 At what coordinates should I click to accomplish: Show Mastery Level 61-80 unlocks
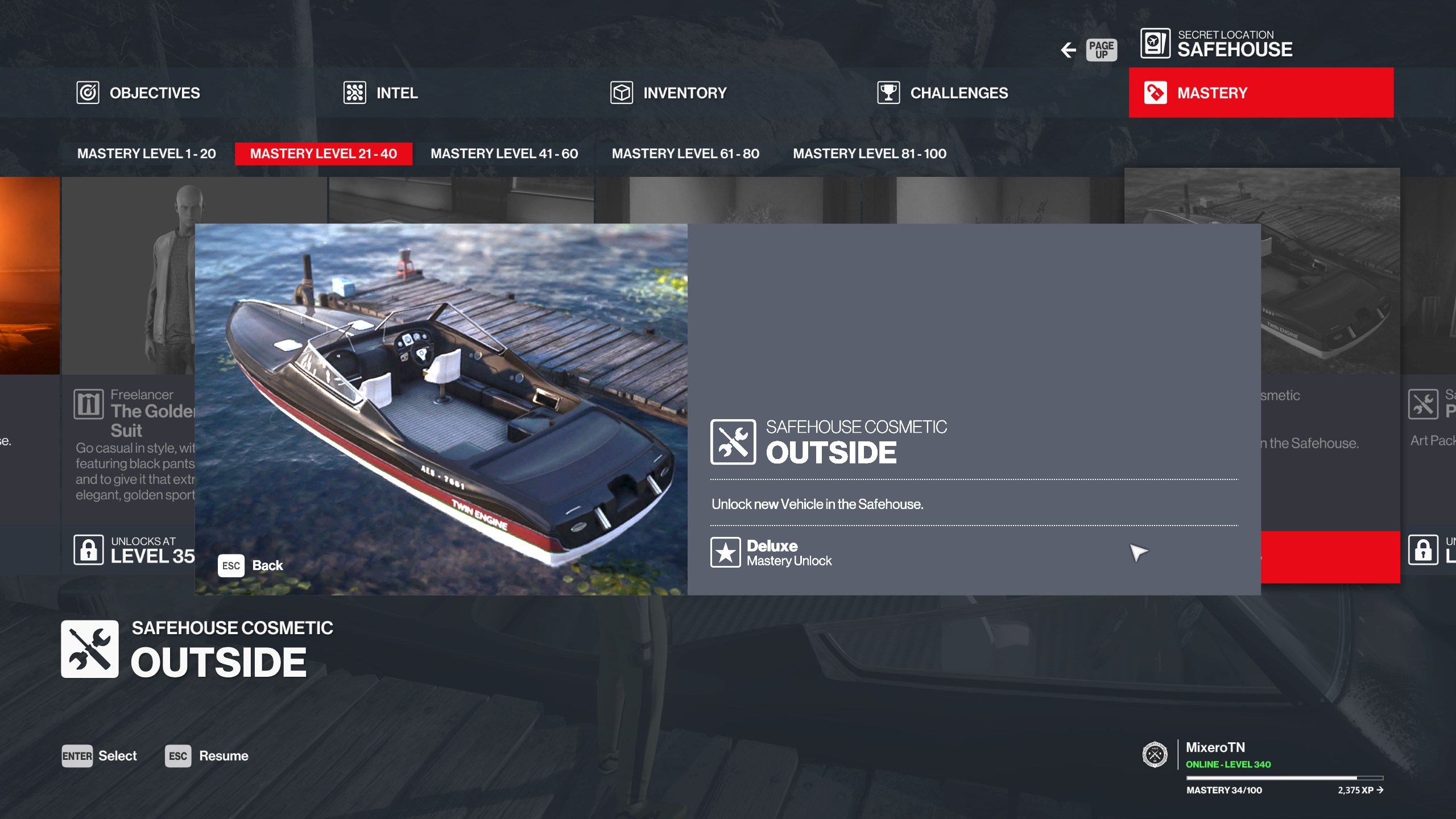point(685,154)
